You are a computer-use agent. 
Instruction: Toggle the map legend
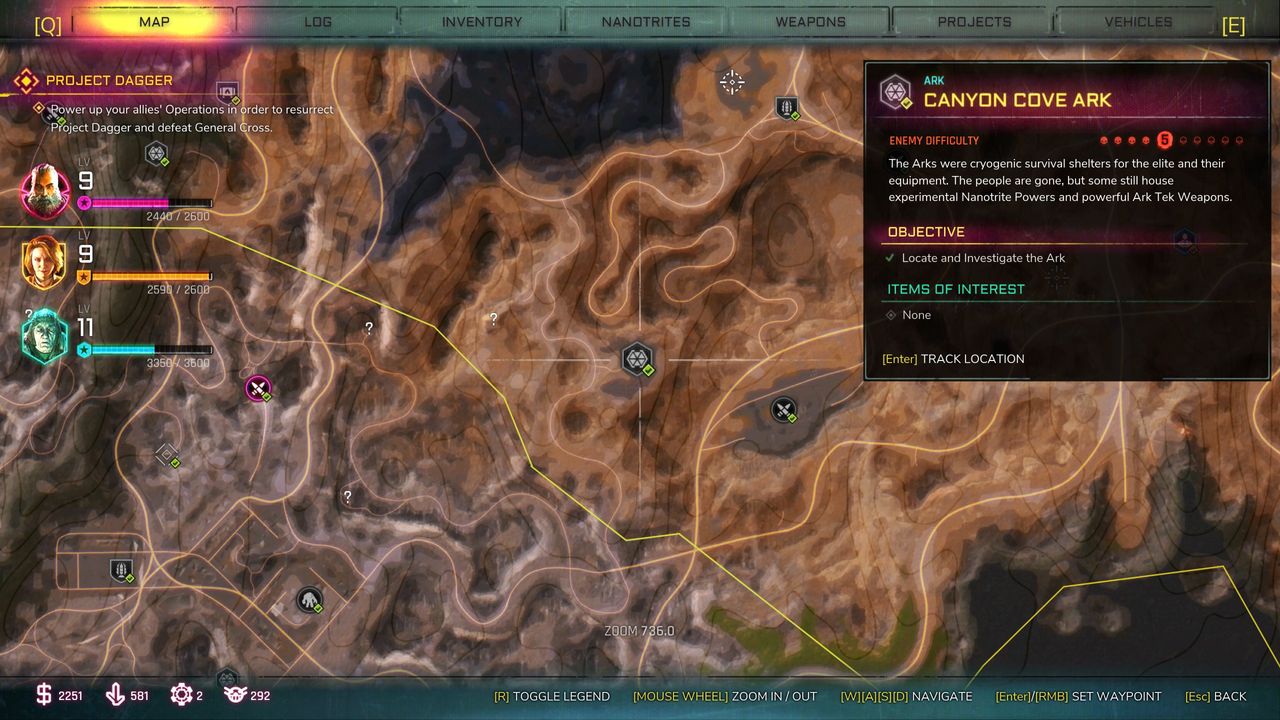pos(551,696)
